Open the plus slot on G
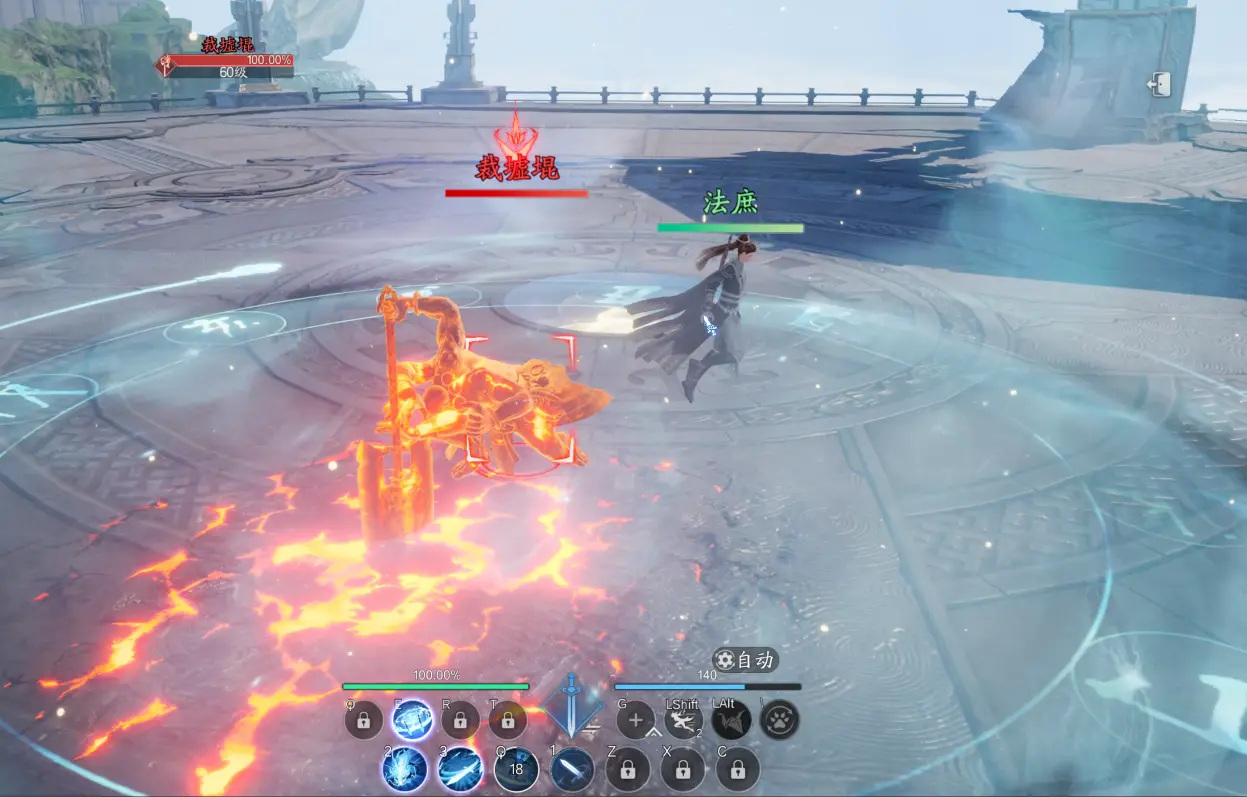 [x=636, y=720]
